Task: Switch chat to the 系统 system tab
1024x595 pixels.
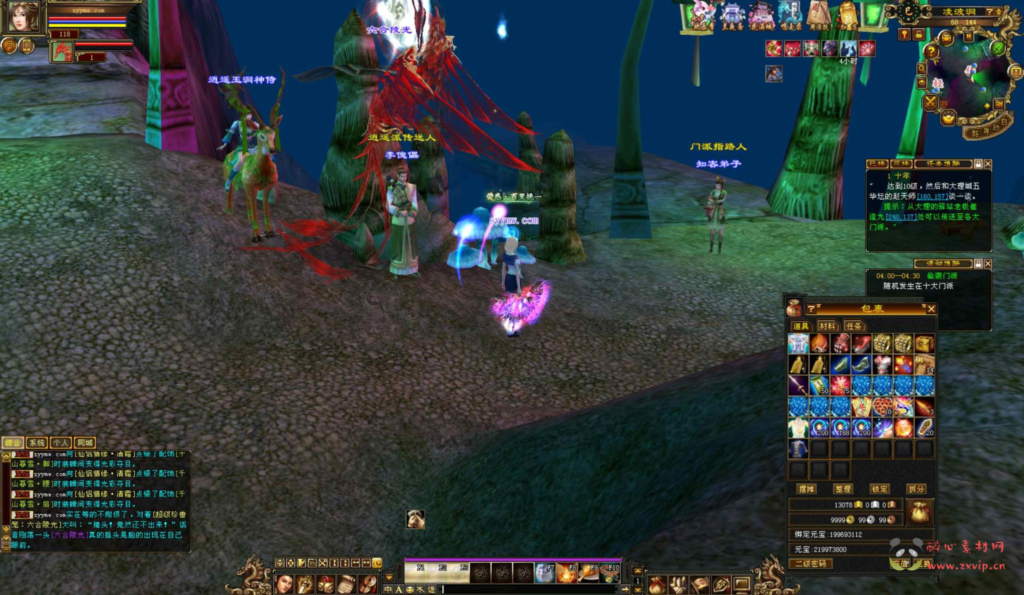Action: [x=36, y=442]
